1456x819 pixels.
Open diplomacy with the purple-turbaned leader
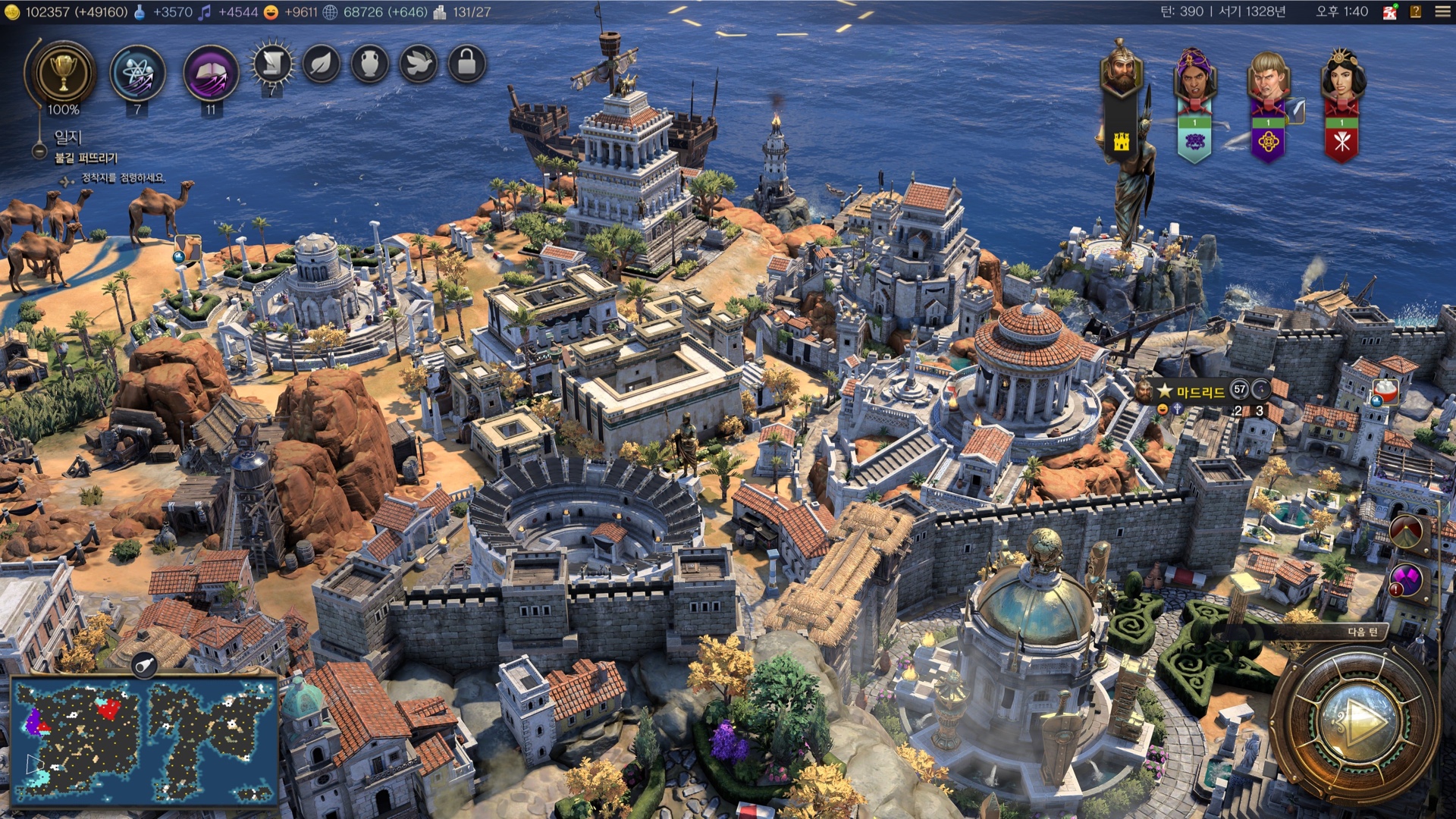pos(1194,74)
